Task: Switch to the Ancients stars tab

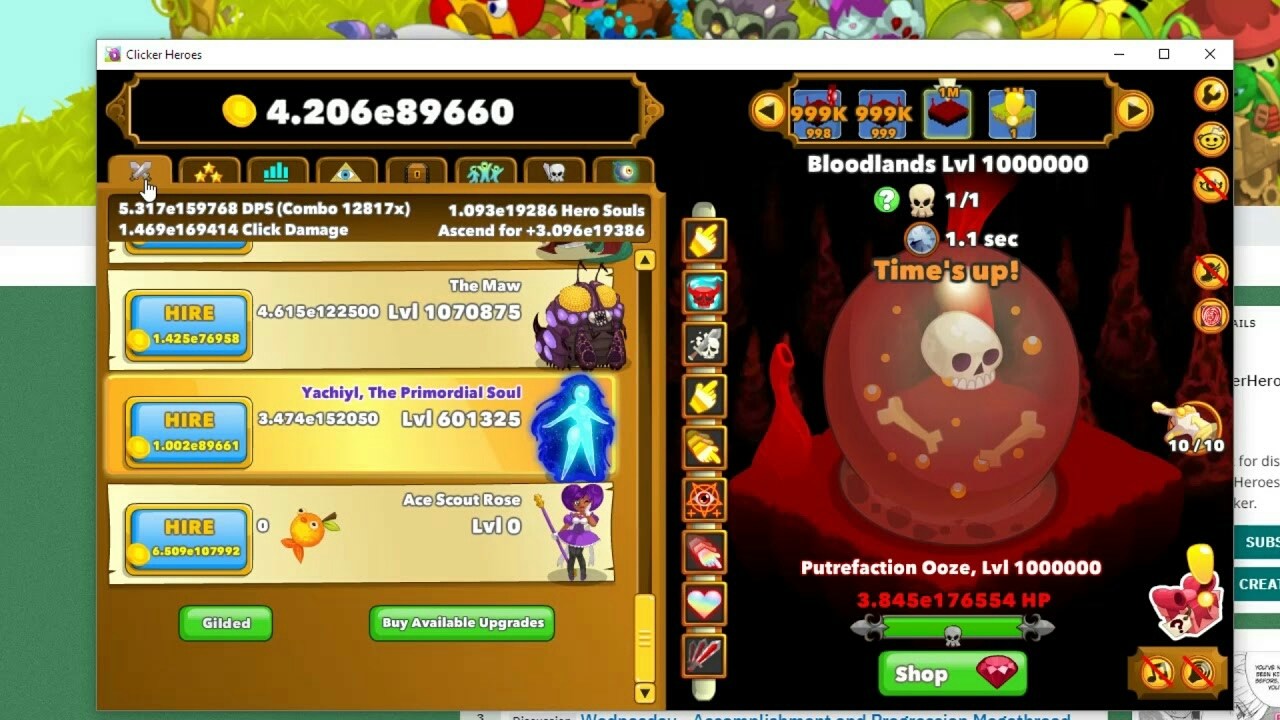Action: coord(208,172)
